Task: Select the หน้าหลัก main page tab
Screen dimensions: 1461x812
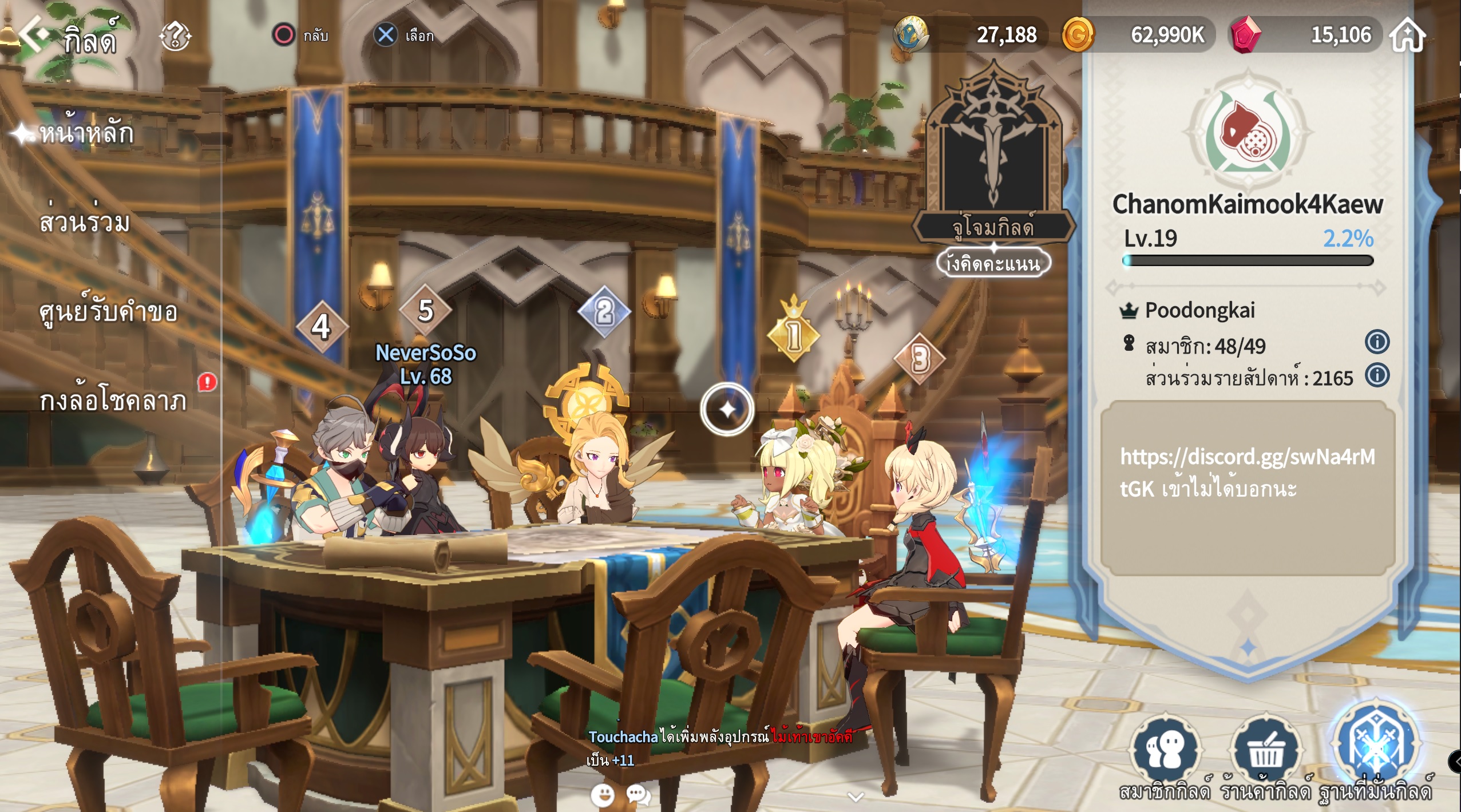Action: click(86, 134)
